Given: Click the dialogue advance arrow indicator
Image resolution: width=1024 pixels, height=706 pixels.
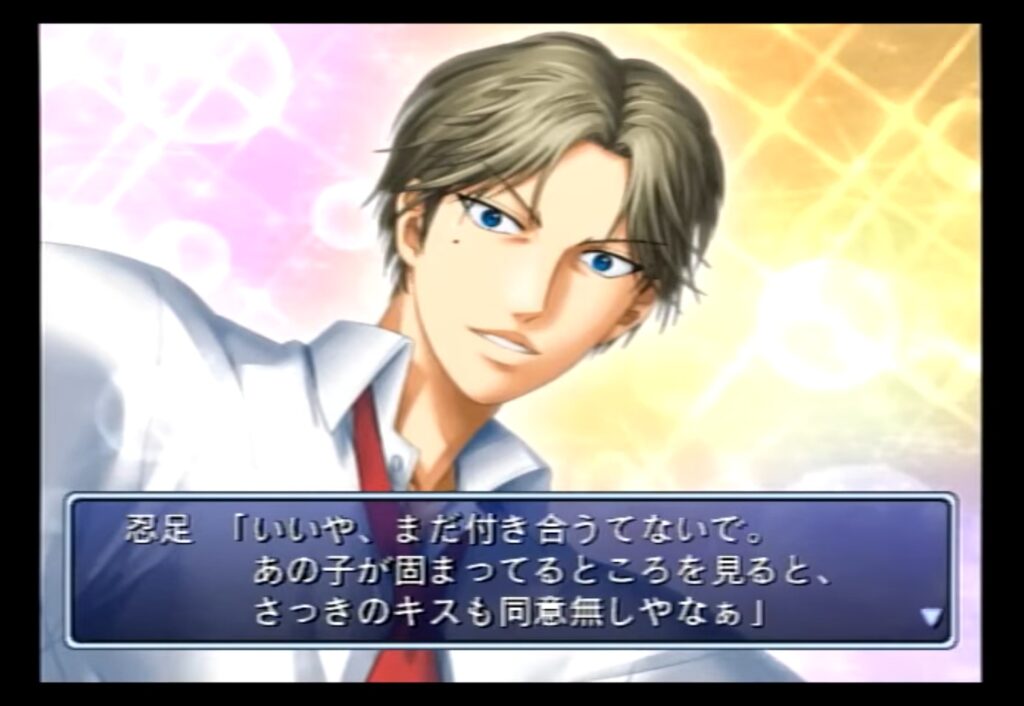Looking at the screenshot, I should pos(931,617).
